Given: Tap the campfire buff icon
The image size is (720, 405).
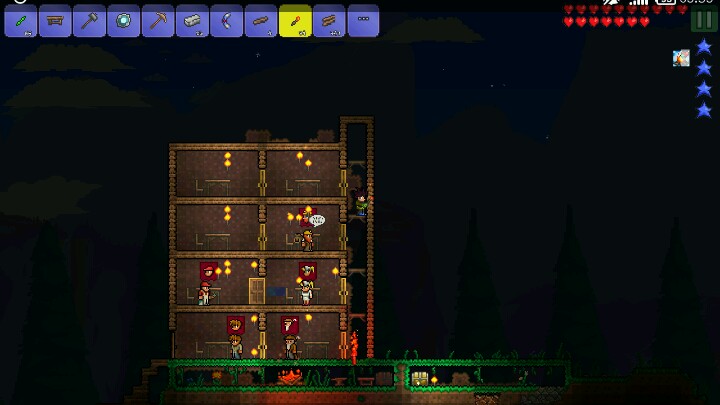Looking at the screenshot, I should pos(681,58).
